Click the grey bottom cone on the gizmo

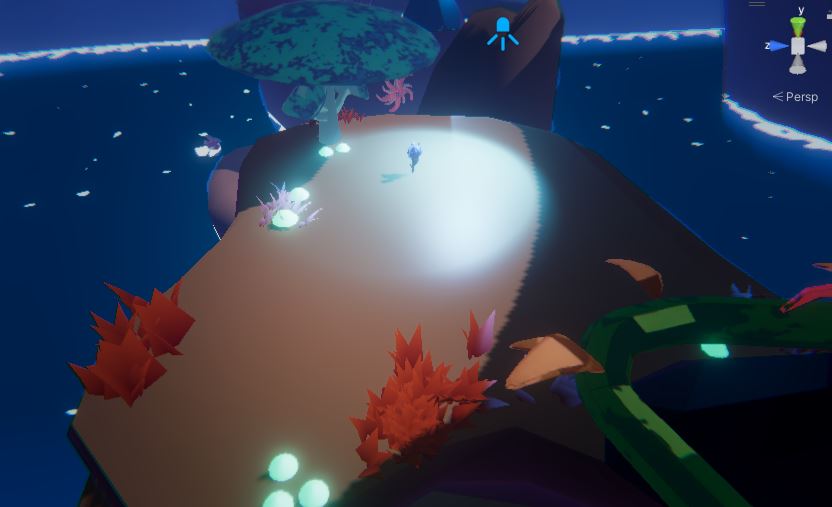pos(798,65)
